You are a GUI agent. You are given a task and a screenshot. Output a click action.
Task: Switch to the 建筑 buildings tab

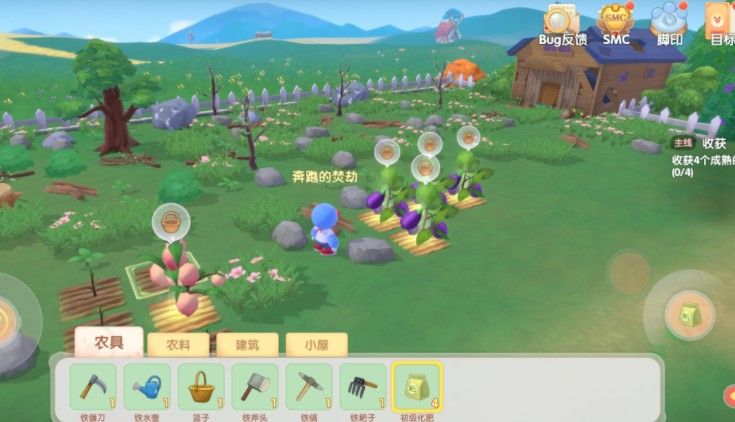pos(247,345)
